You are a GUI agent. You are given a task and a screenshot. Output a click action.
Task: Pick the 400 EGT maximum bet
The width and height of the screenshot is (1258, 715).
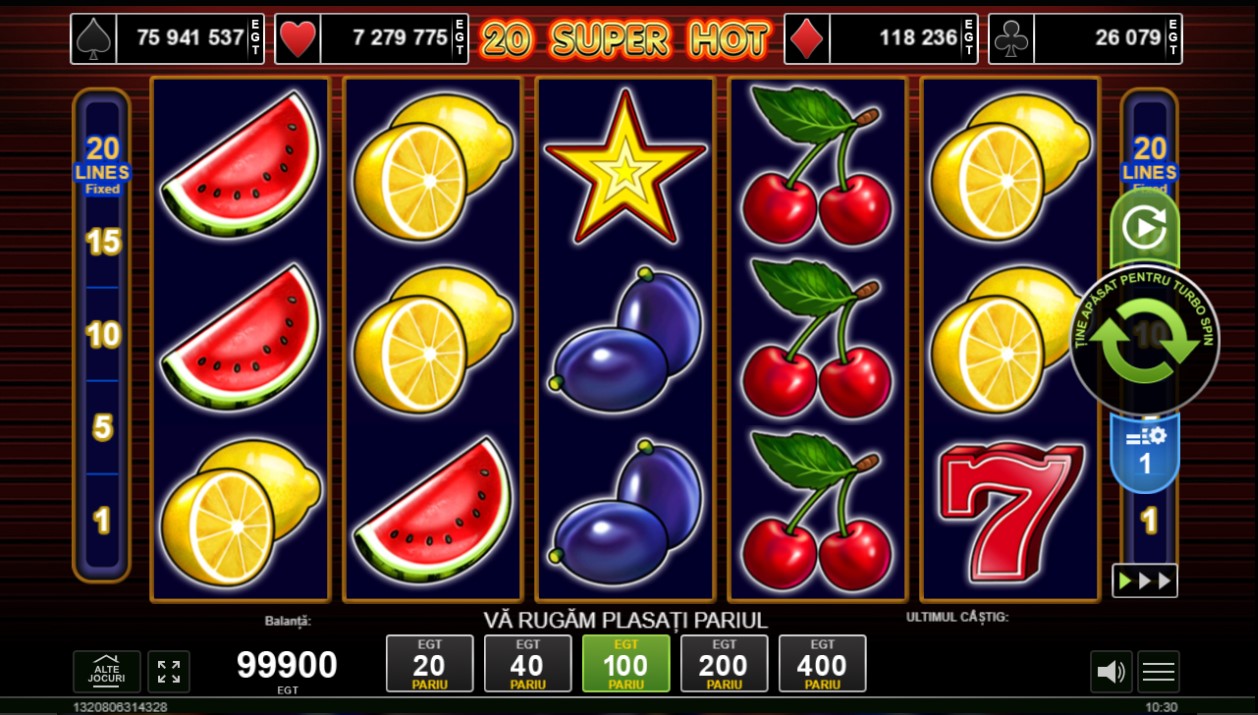point(822,664)
